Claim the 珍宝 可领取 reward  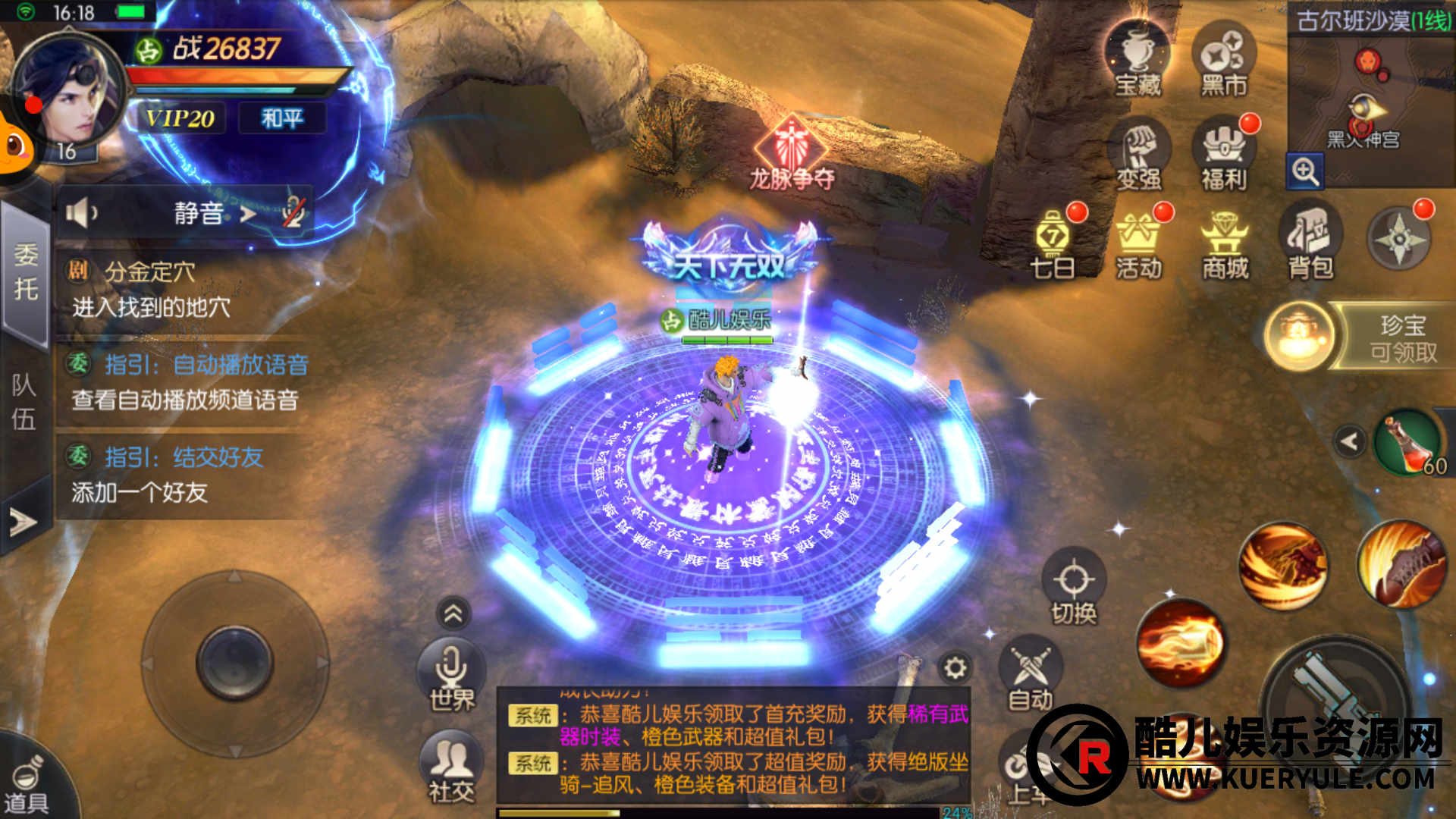pos(1357,337)
